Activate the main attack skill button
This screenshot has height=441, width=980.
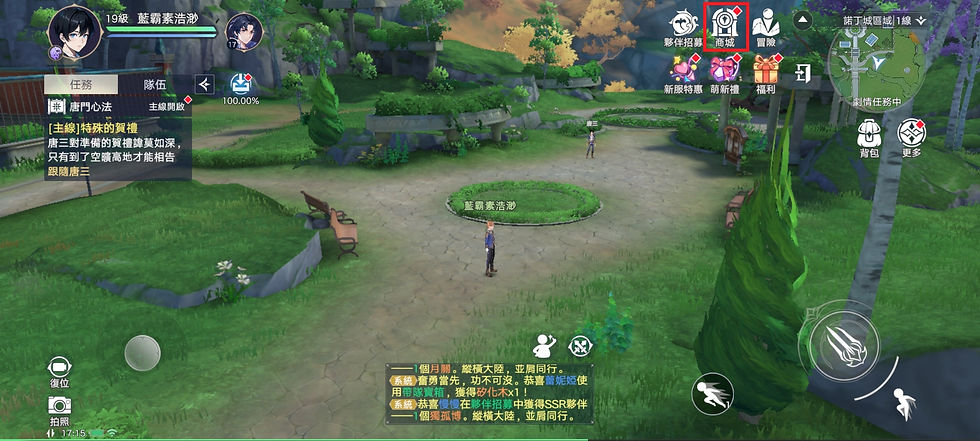coord(843,343)
